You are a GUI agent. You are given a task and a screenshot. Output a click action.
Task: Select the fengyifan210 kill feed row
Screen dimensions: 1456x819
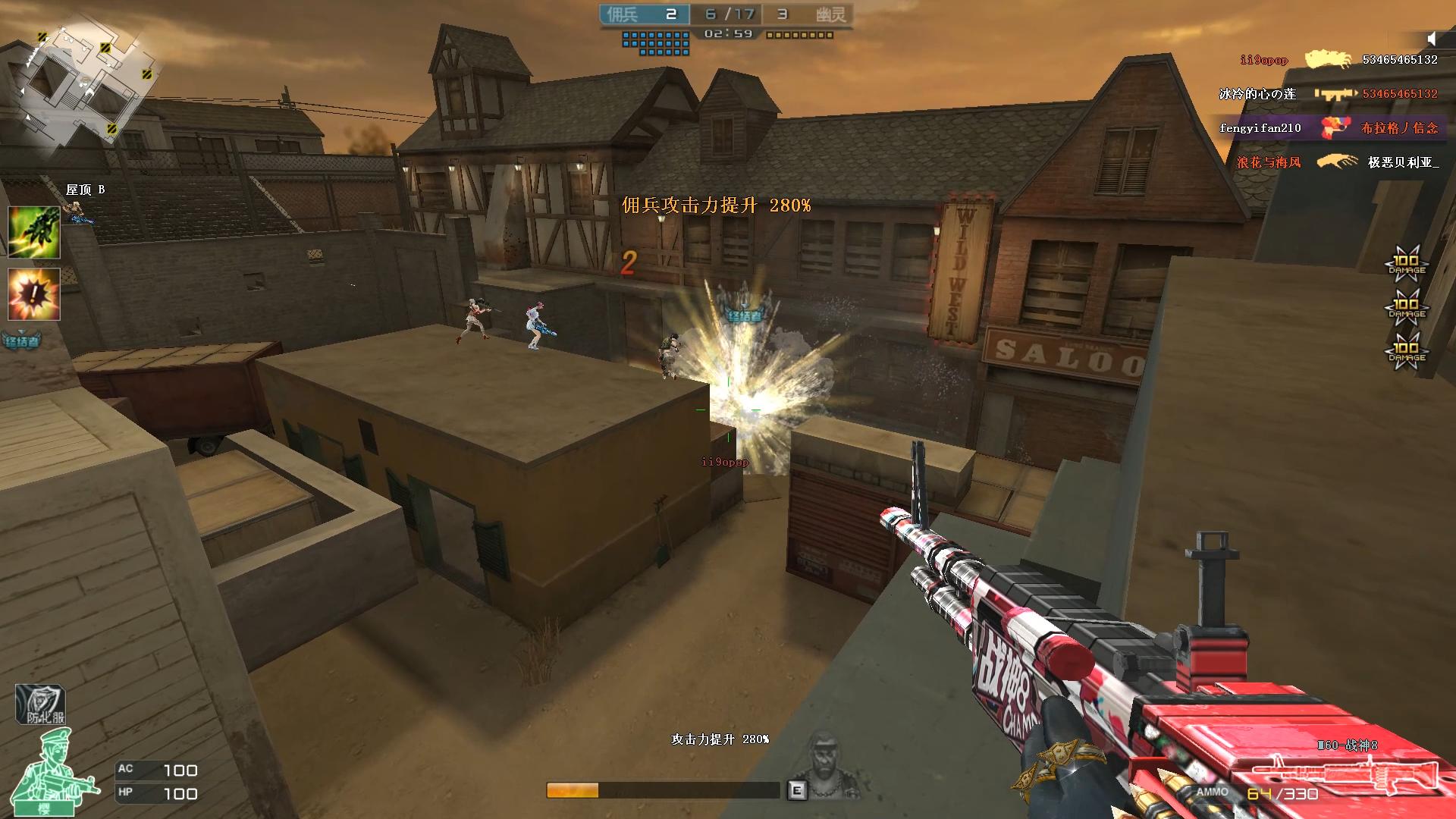pyautogui.click(x=1329, y=128)
